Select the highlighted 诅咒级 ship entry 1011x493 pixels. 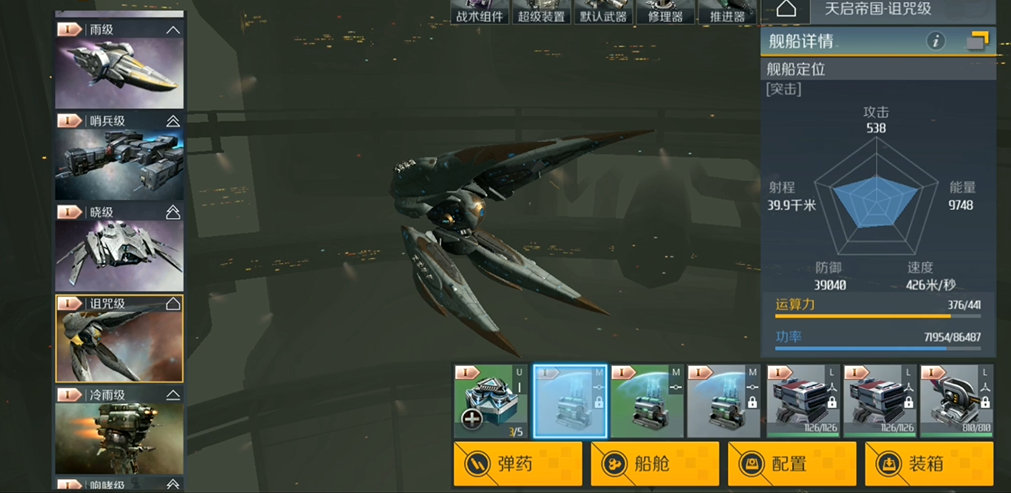coord(119,338)
